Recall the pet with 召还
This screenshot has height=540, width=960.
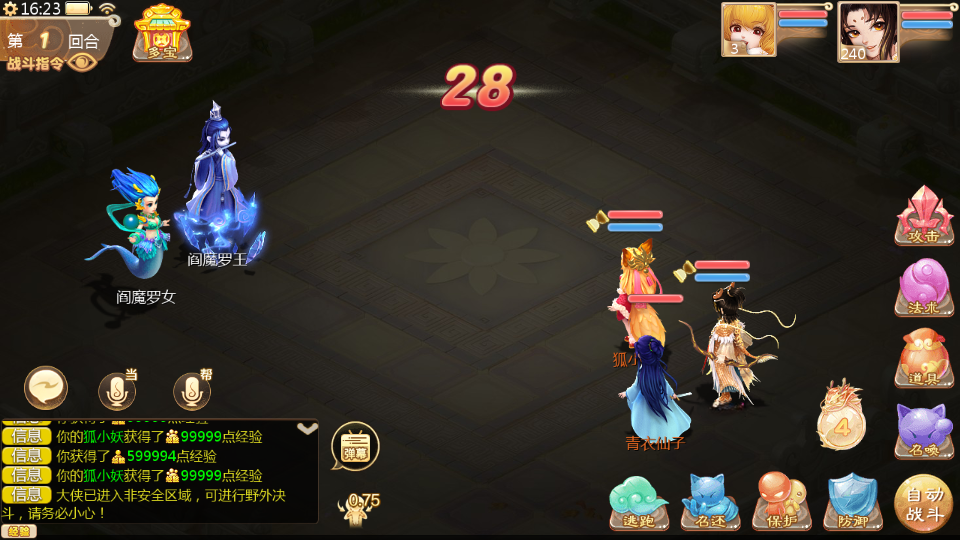(x=710, y=501)
